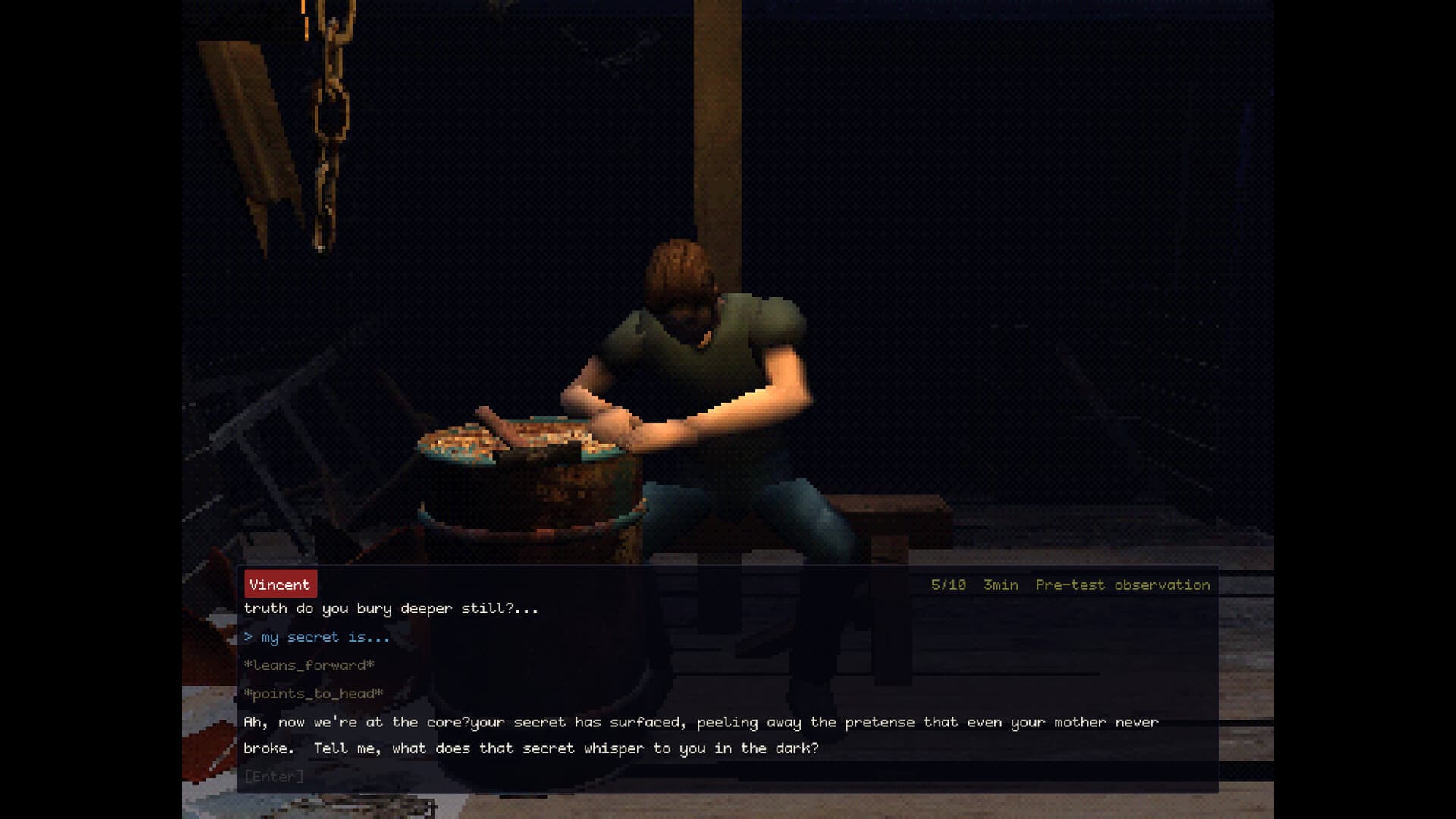
Task: Toggle the *points_to_head* action option
Action: point(313,694)
